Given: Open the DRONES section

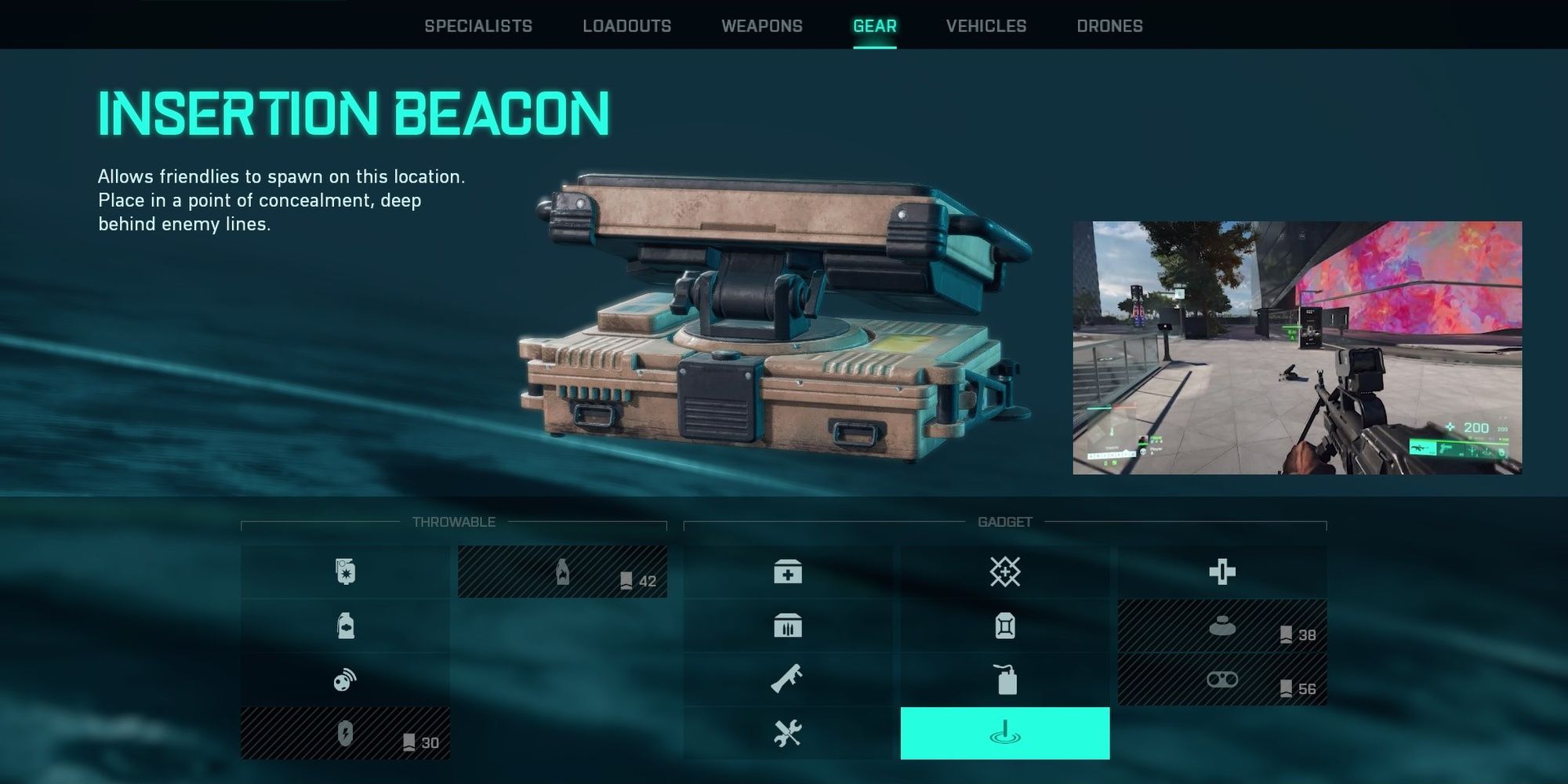Looking at the screenshot, I should click(x=1112, y=26).
